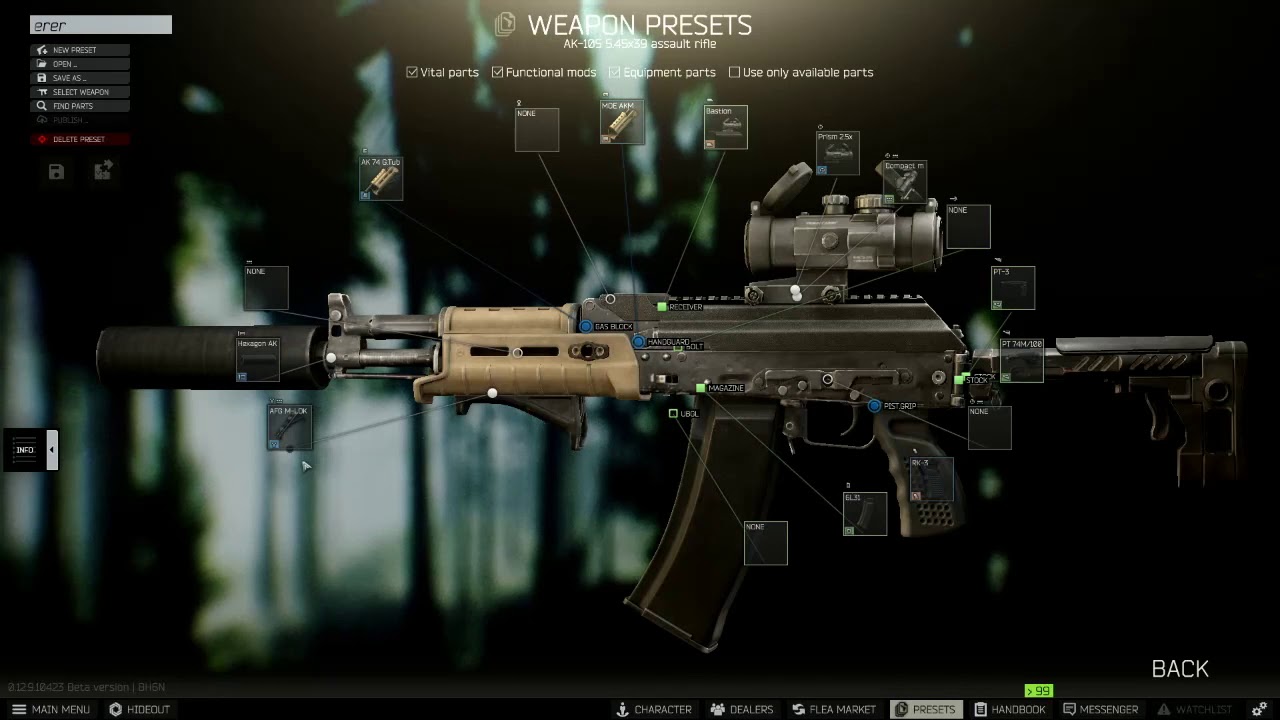The width and height of the screenshot is (1280, 720).
Task: Open the Select Weapon option
Action: (80, 92)
